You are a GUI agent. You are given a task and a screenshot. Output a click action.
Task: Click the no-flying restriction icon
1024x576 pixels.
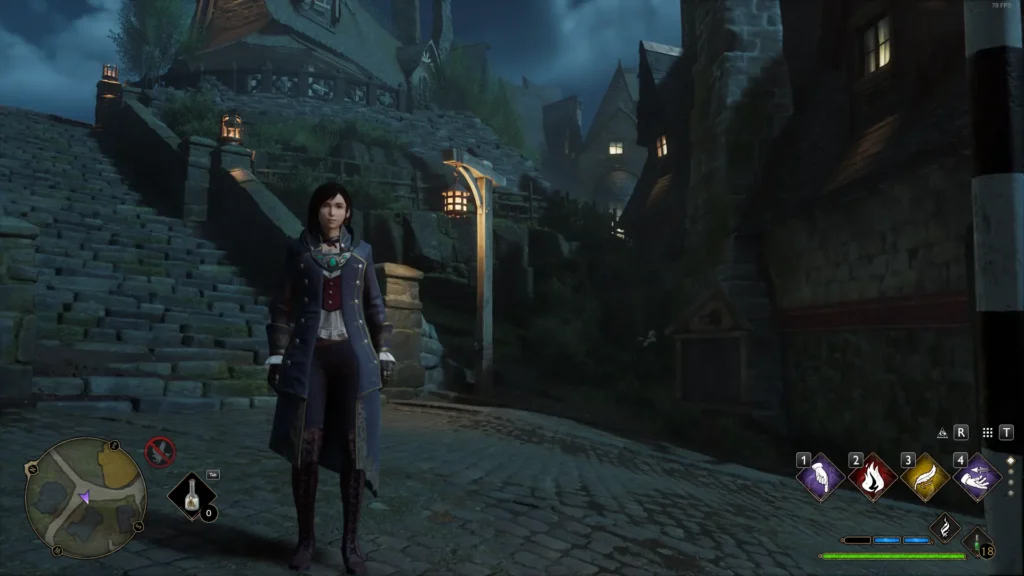(160, 452)
